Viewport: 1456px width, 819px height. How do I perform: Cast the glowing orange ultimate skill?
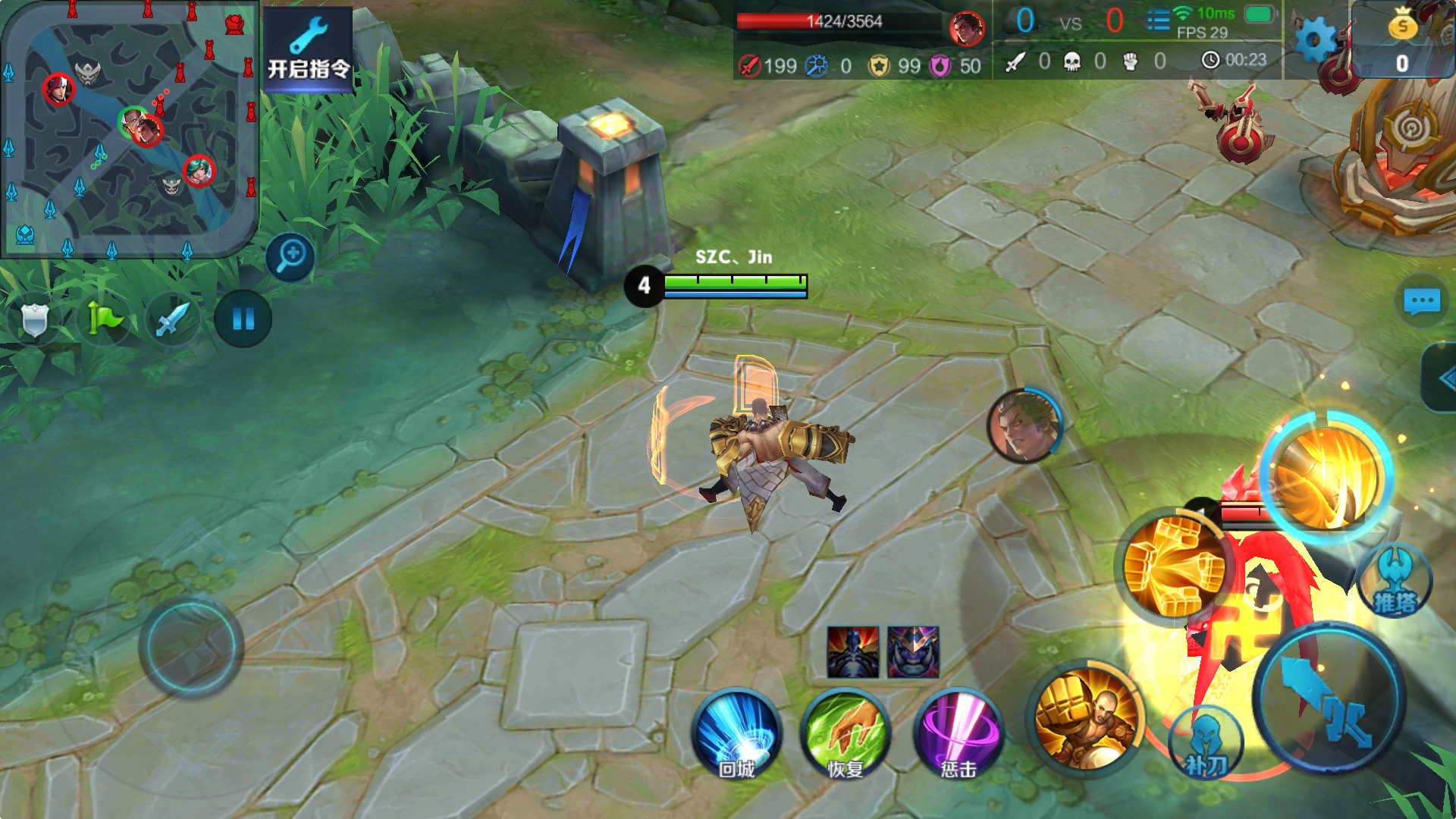point(1327,476)
